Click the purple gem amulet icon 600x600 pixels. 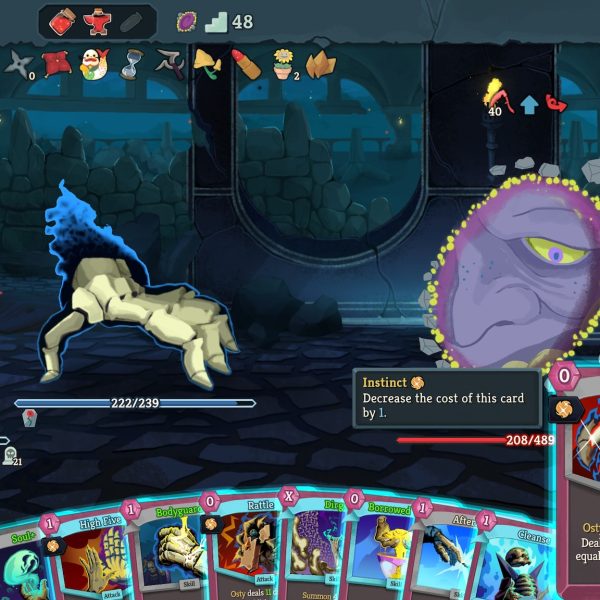187,21
